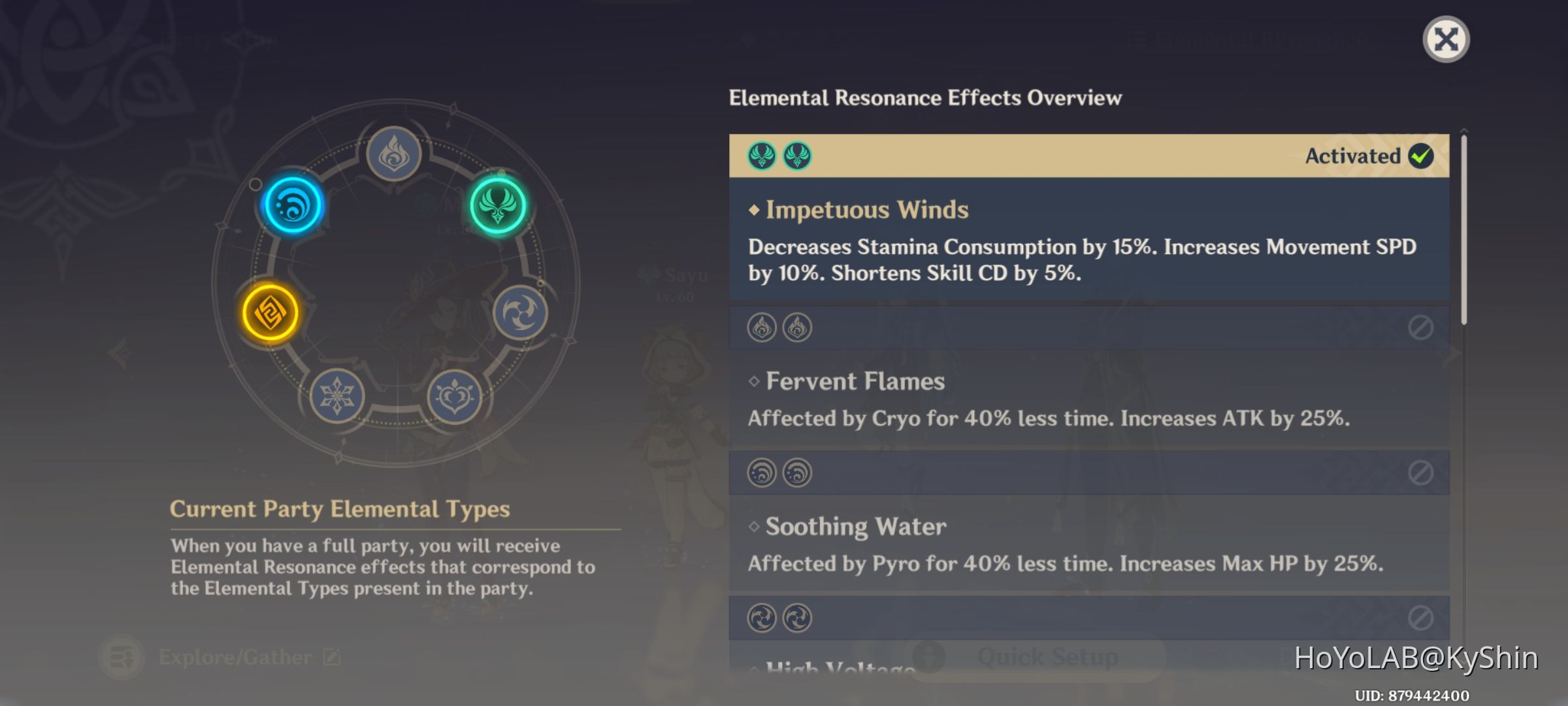Open the Elemental Resonance Effects Overview header
The image size is (1568, 706).
924,99
